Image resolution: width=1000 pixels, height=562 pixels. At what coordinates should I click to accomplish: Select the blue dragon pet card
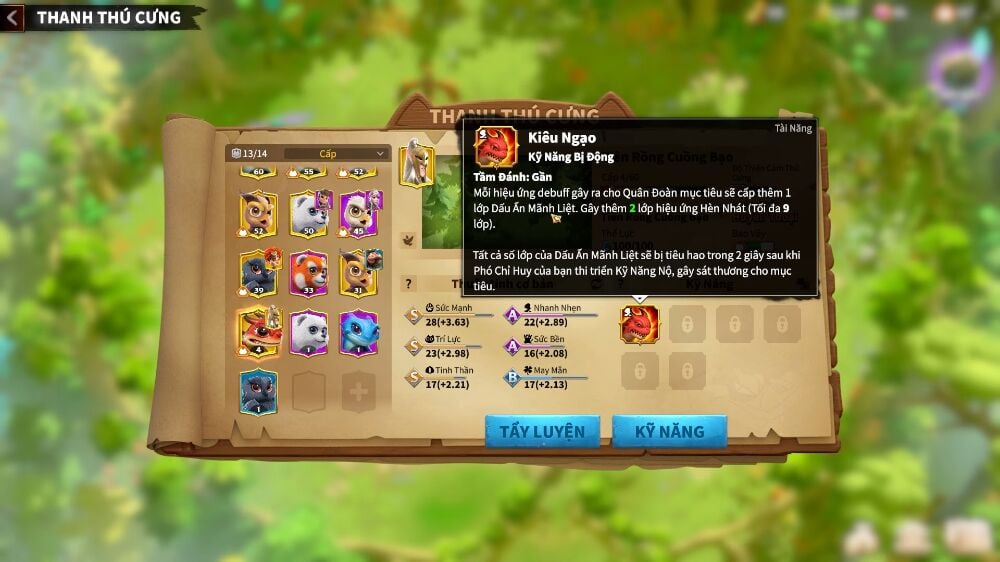point(359,332)
